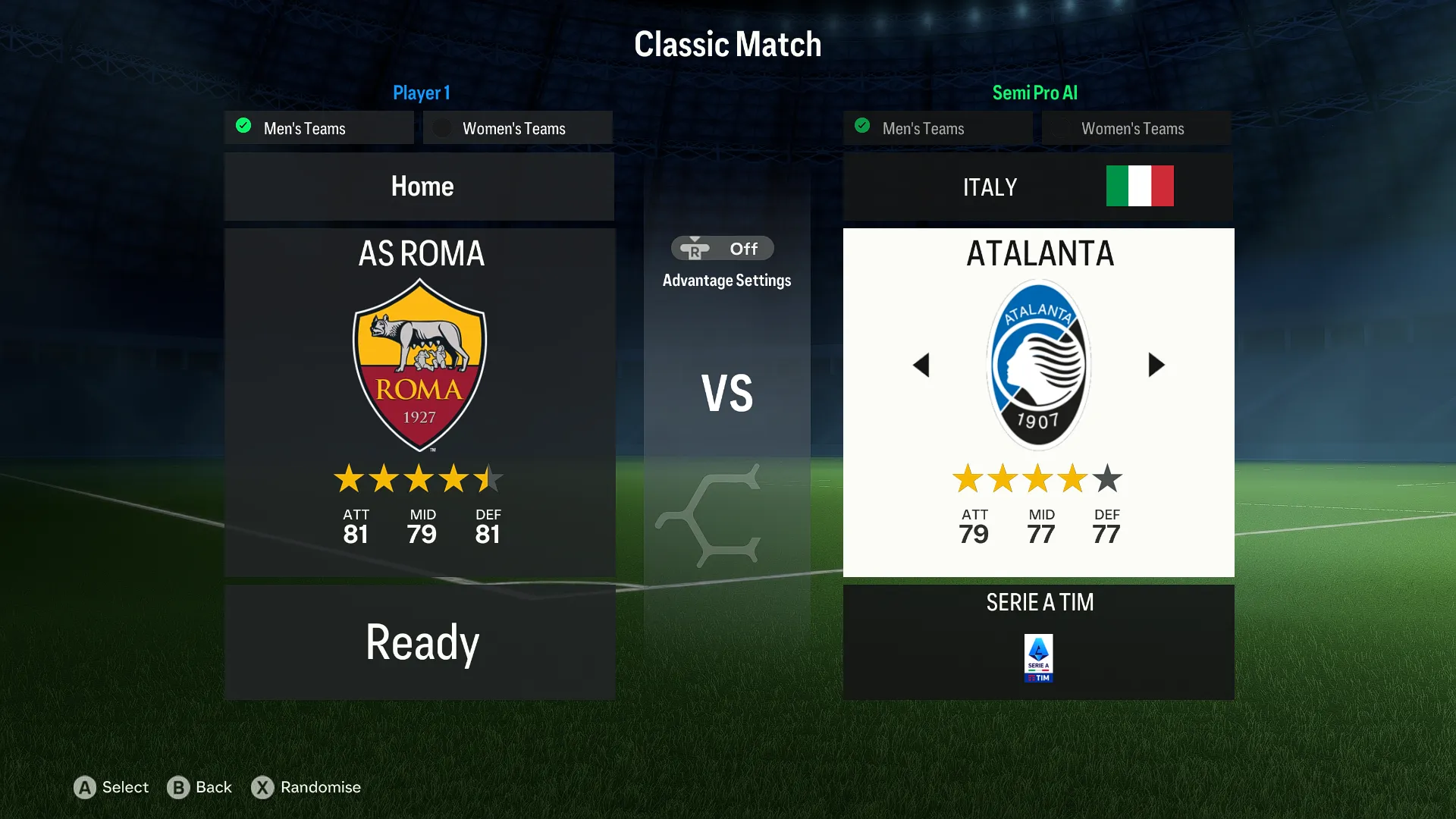Switch Player 1 to Women's Teams
This screenshot has height=819, width=1456.
(517, 128)
